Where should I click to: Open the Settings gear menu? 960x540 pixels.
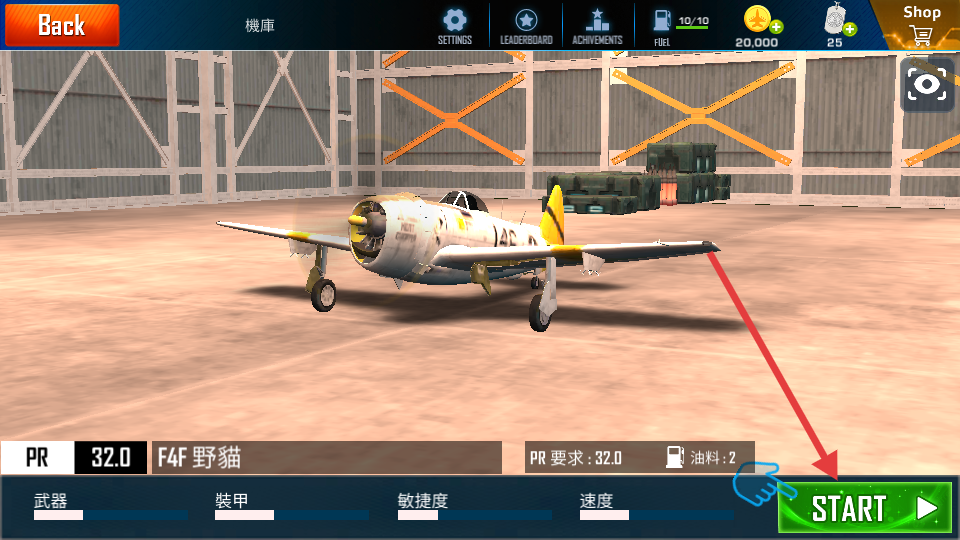tap(455, 21)
